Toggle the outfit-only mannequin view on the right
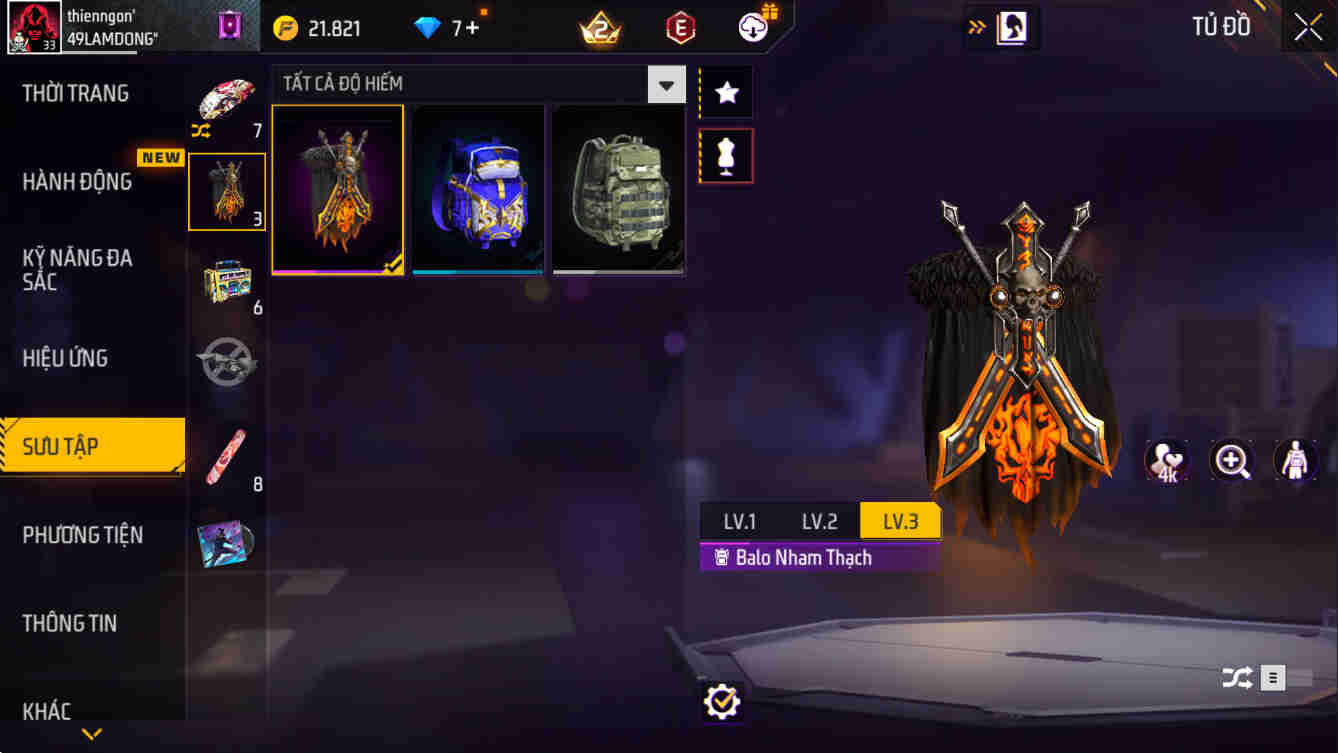 (x=1299, y=461)
